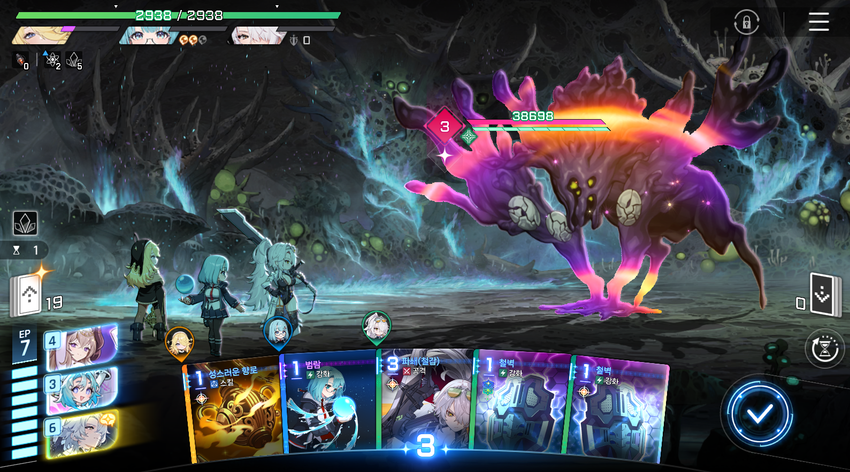The height and width of the screenshot is (472, 850).
Task: Open the hamburger menu
Action: pyautogui.click(x=818, y=22)
